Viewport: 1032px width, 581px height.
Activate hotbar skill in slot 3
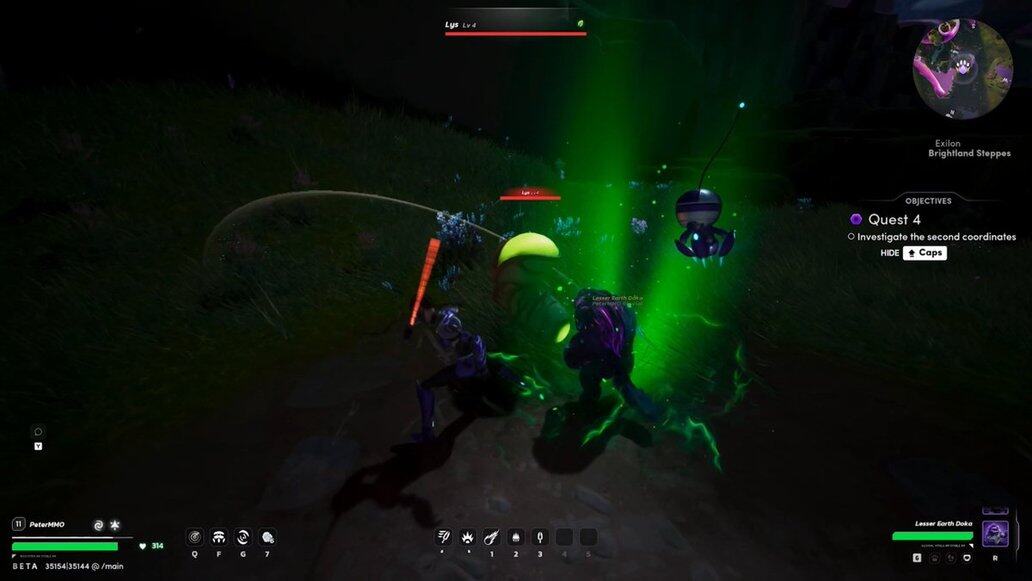(x=540, y=537)
